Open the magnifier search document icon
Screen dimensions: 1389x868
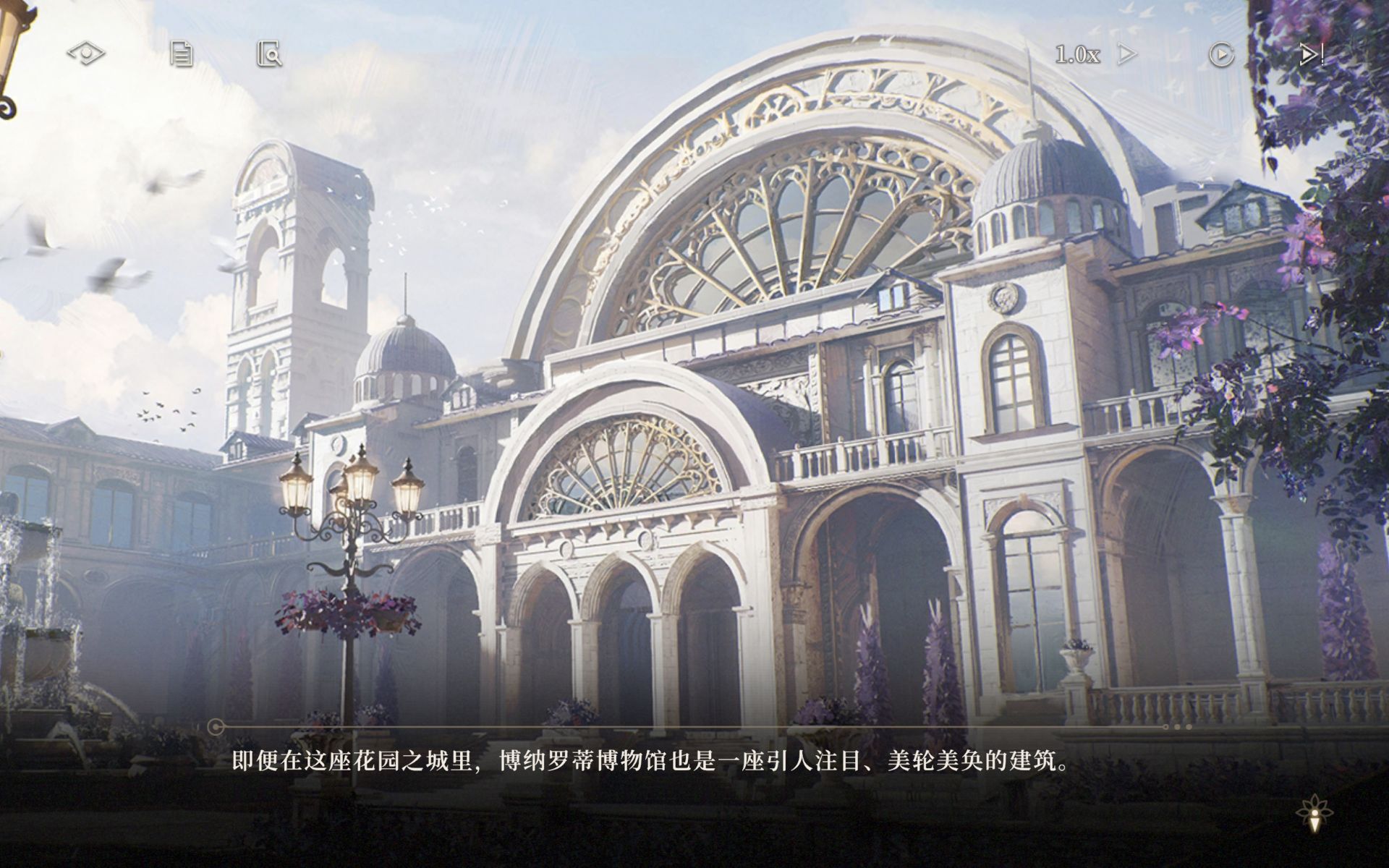coord(269,54)
